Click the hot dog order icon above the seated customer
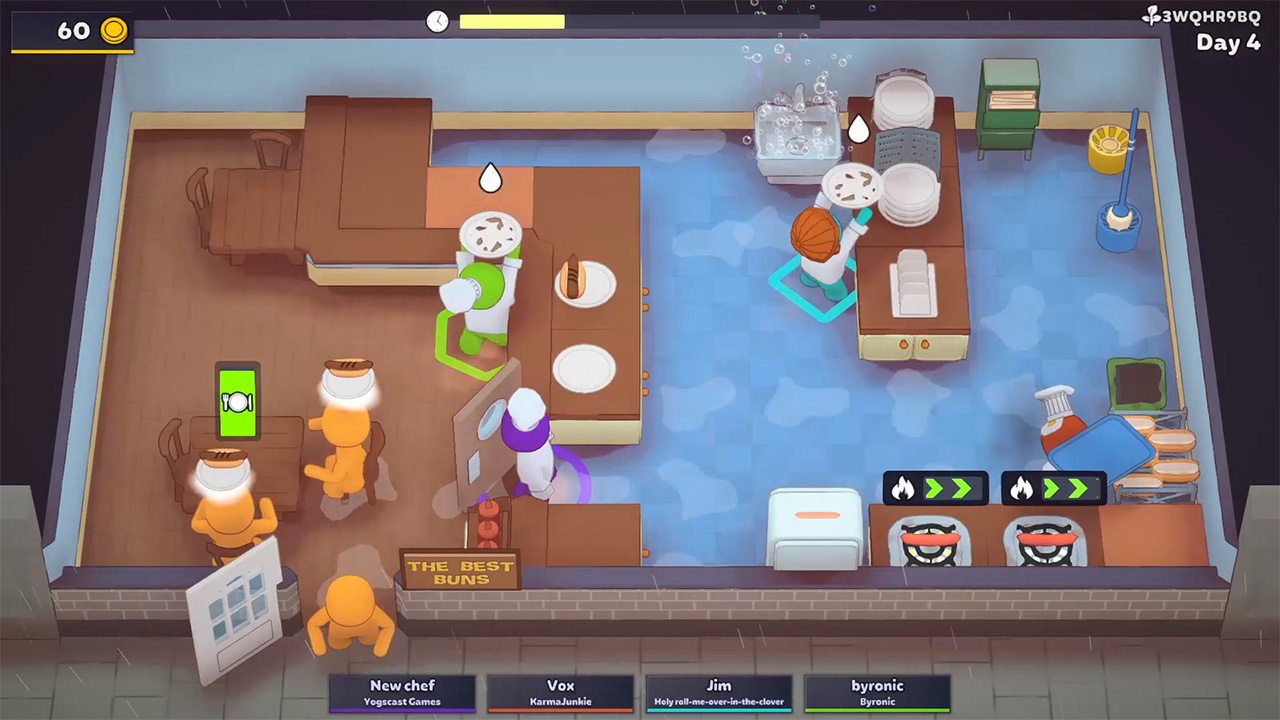 222,470
